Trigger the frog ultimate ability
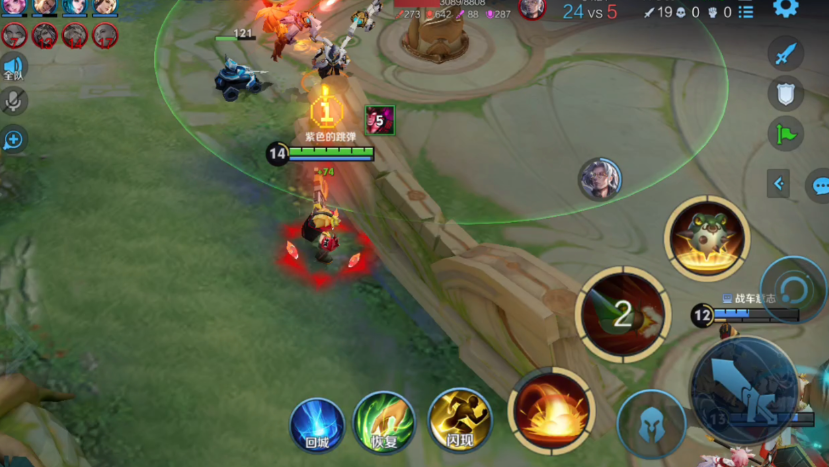The height and width of the screenshot is (467, 829). click(707, 238)
